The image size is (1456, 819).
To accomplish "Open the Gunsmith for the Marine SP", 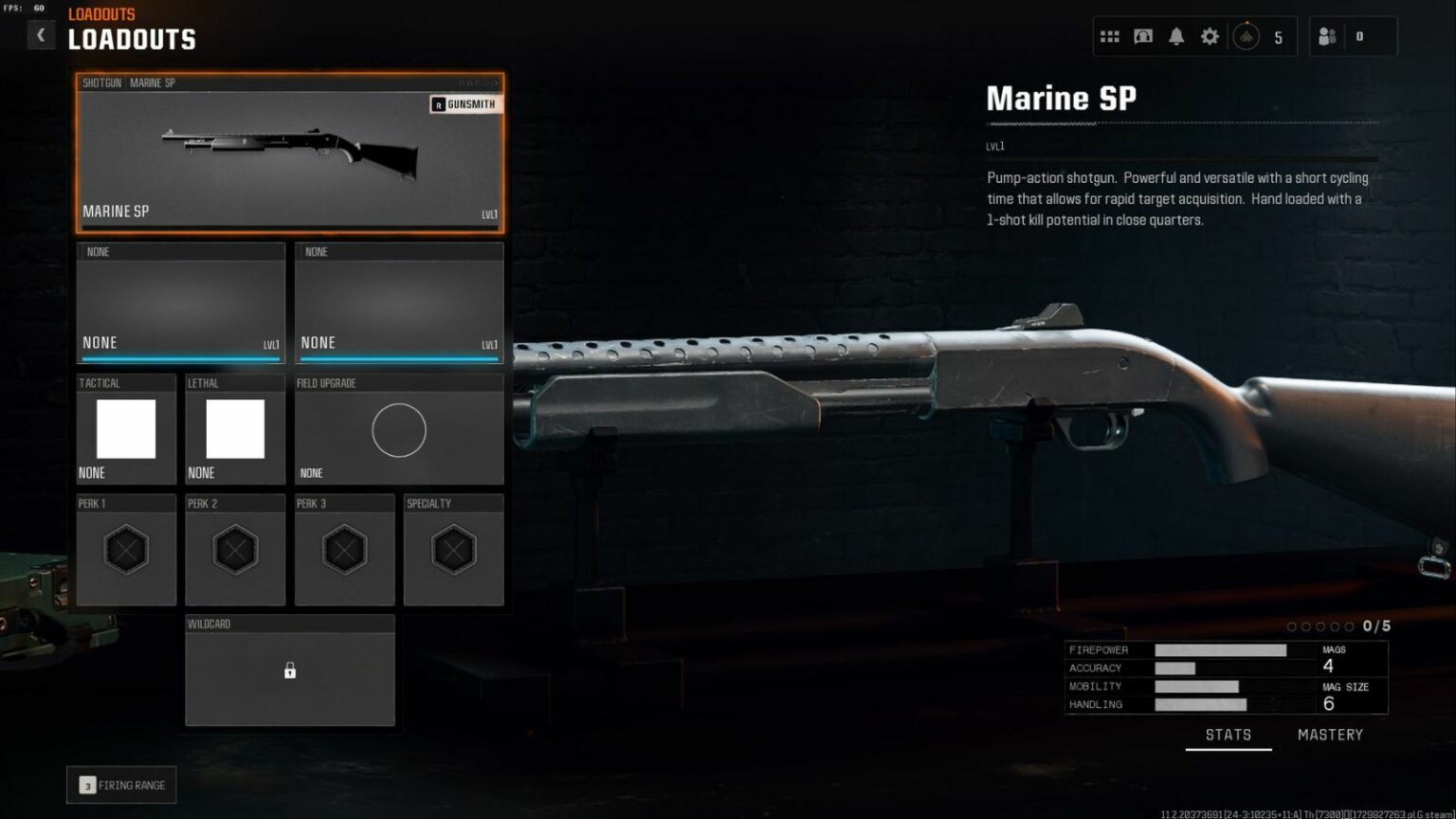I will tap(465, 103).
